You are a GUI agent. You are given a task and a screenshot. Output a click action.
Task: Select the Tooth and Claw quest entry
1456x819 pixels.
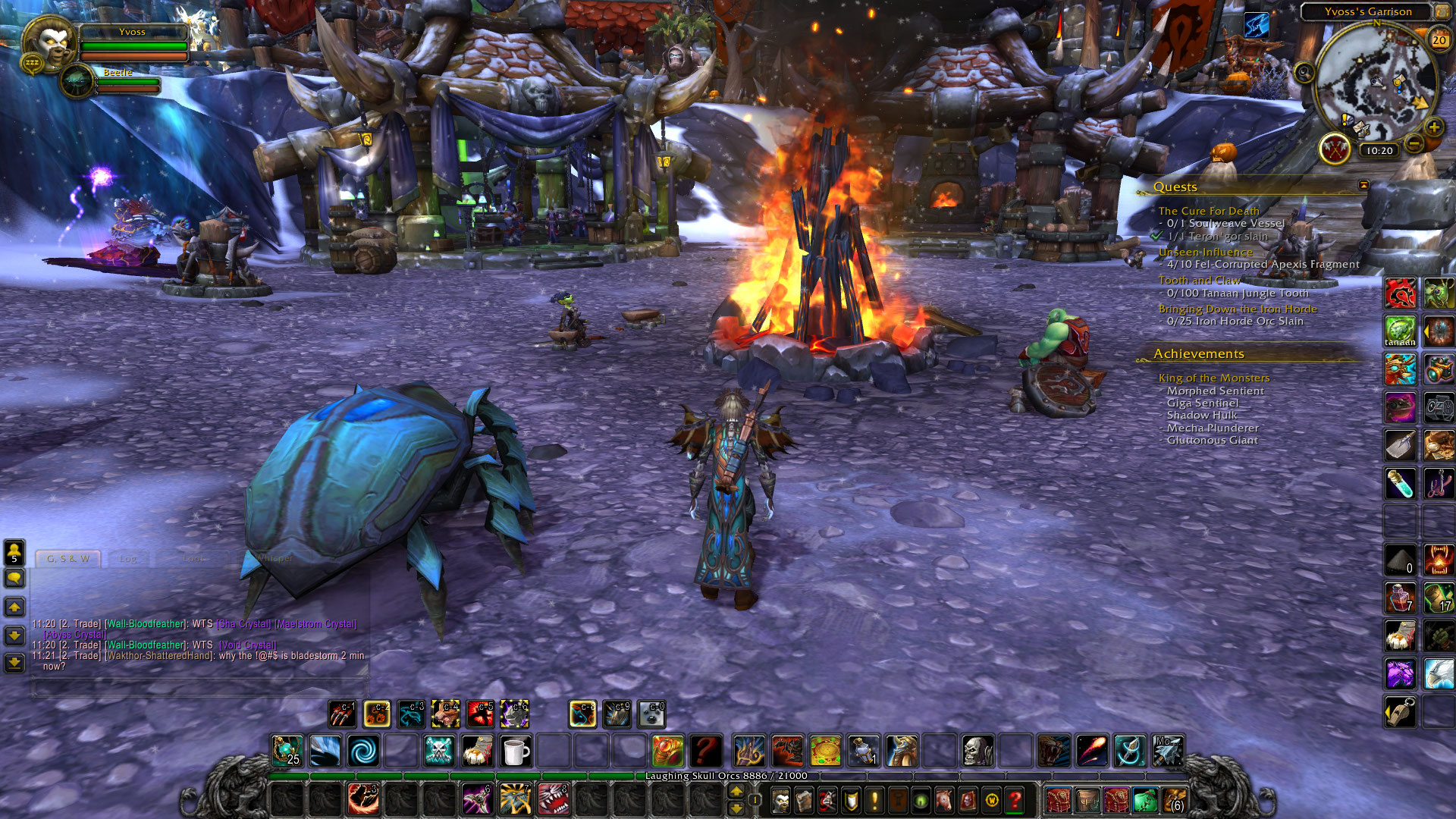pos(1199,280)
